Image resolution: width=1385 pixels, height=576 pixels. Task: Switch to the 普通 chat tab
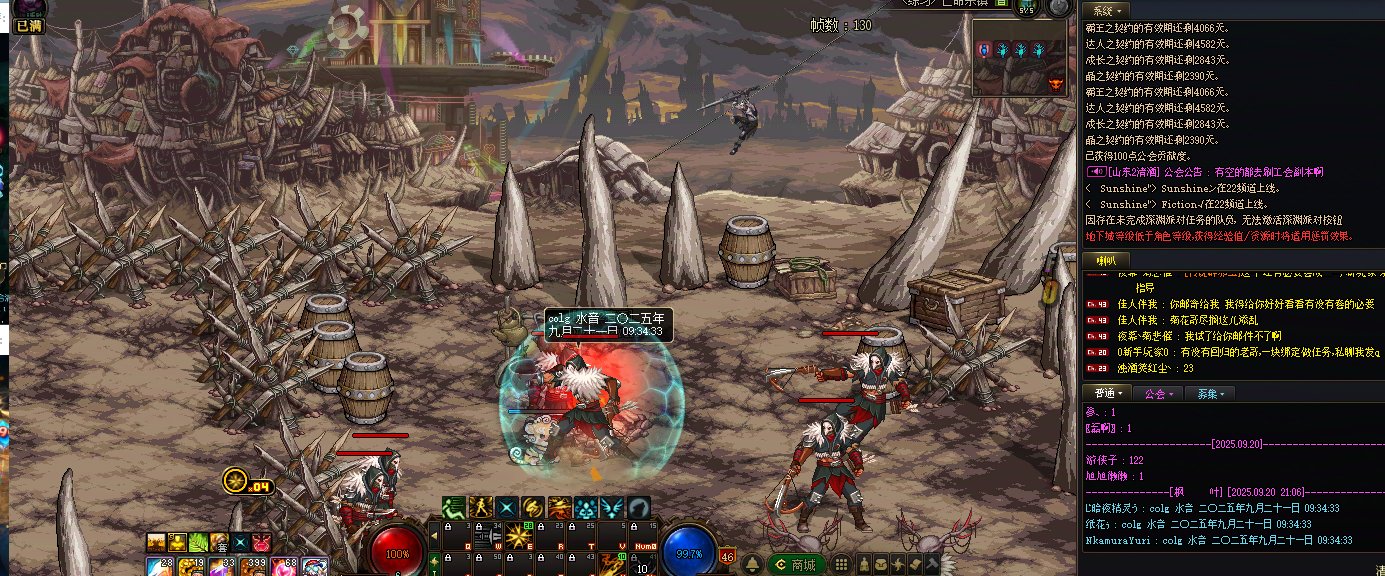pyautogui.click(x=1108, y=394)
